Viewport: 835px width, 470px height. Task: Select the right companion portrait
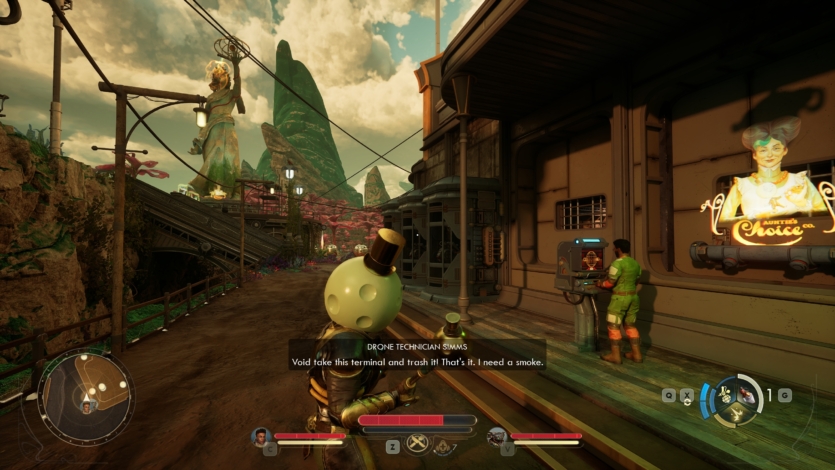coord(497,436)
